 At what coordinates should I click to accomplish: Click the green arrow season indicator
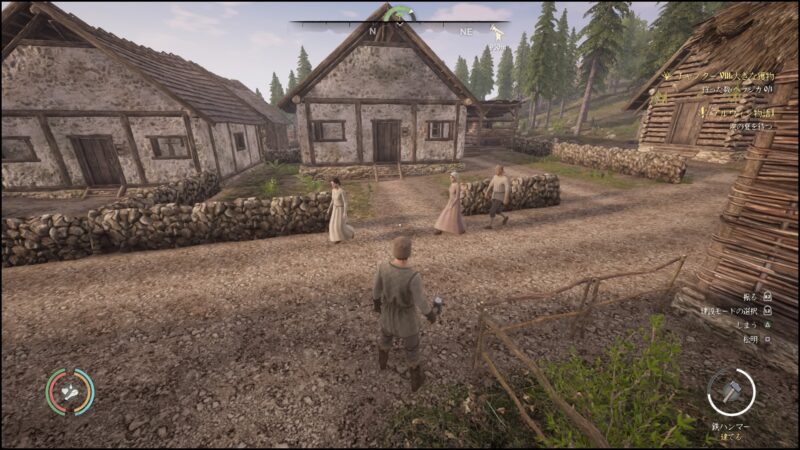pyautogui.click(x=401, y=13)
